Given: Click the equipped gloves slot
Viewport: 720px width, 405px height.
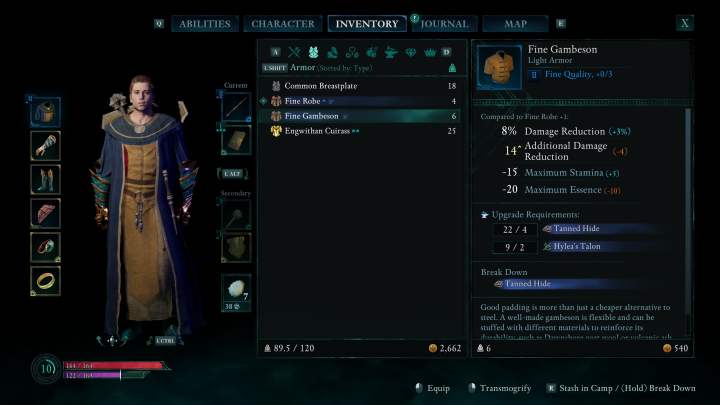Looking at the screenshot, I should 46,145.
